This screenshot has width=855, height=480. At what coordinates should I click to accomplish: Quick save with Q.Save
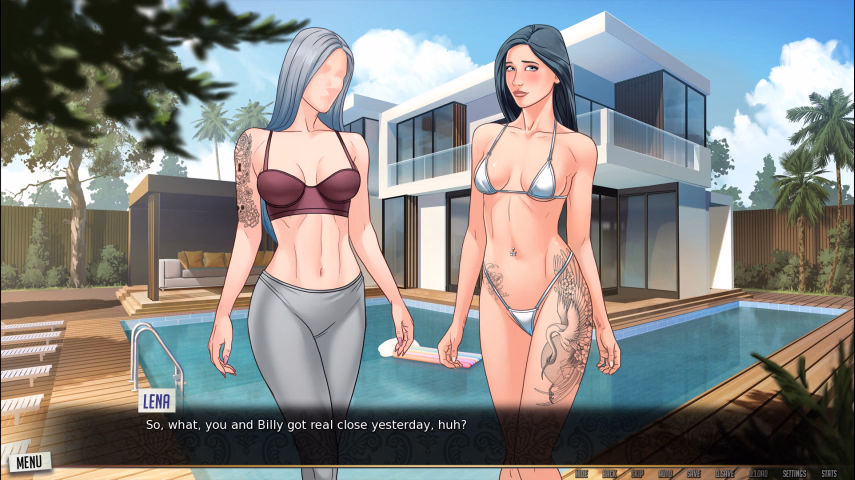click(724, 473)
